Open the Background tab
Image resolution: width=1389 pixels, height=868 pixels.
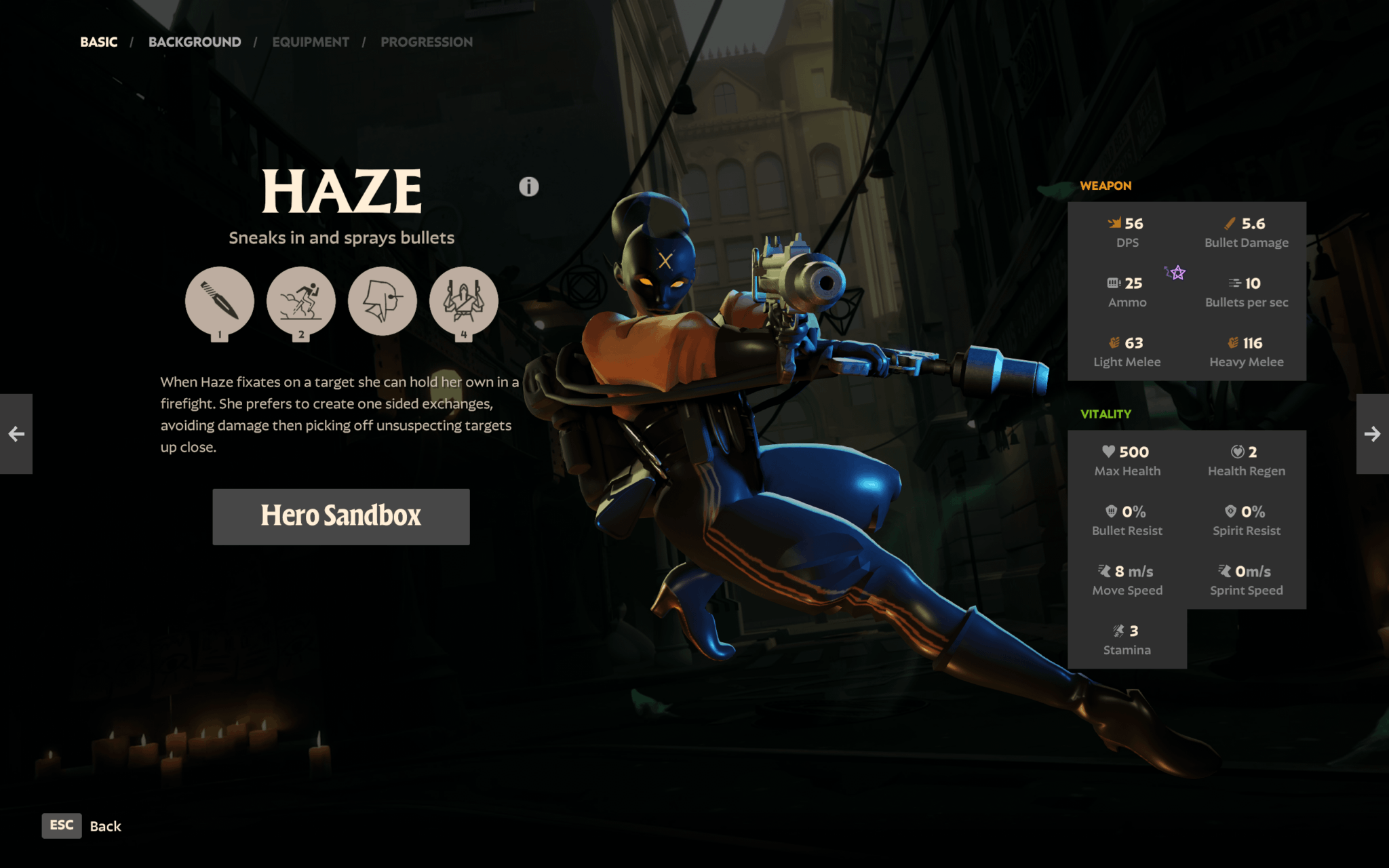(195, 42)
